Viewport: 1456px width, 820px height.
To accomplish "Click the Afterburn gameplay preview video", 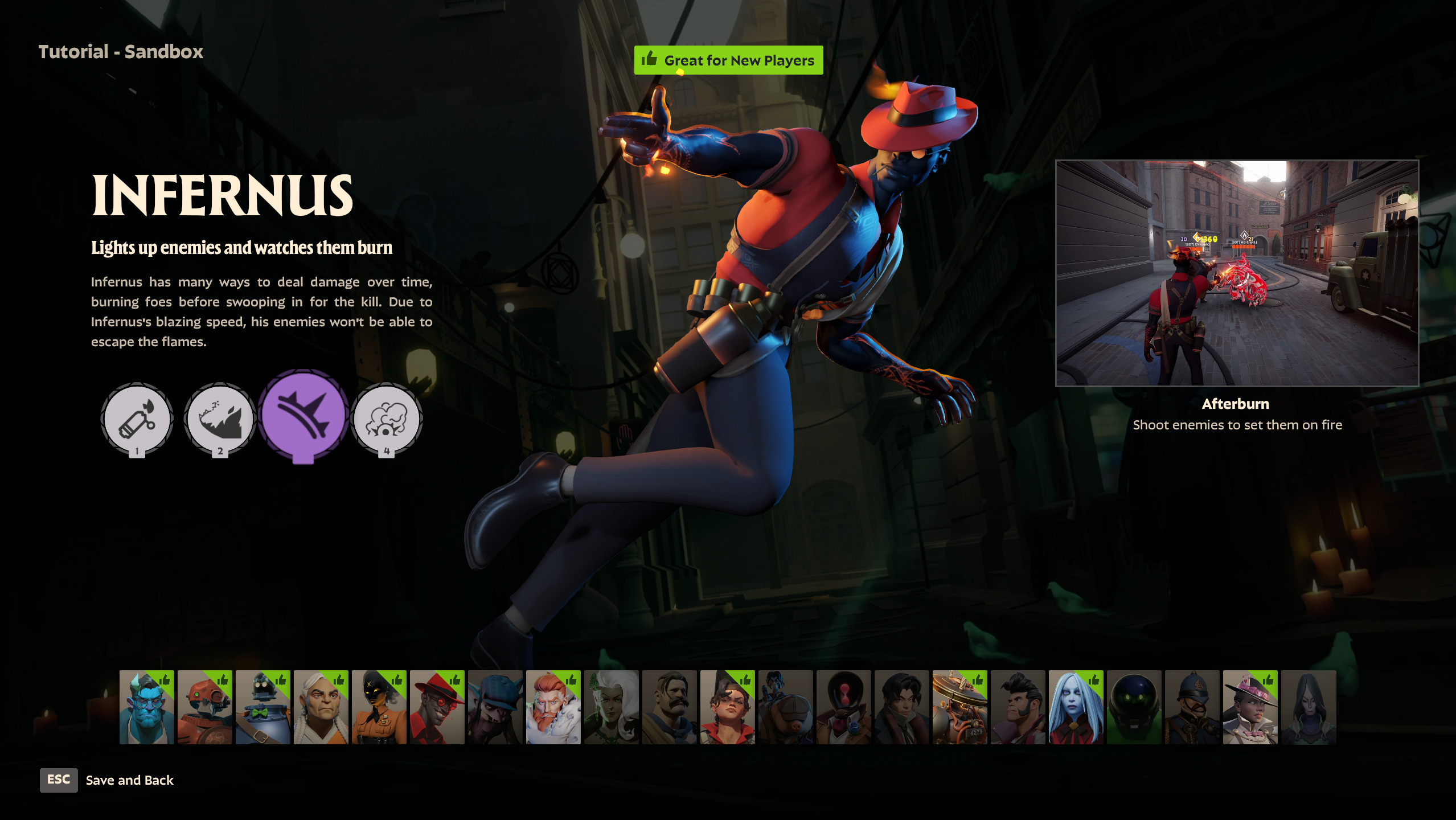I will (x=1237, y=273).
